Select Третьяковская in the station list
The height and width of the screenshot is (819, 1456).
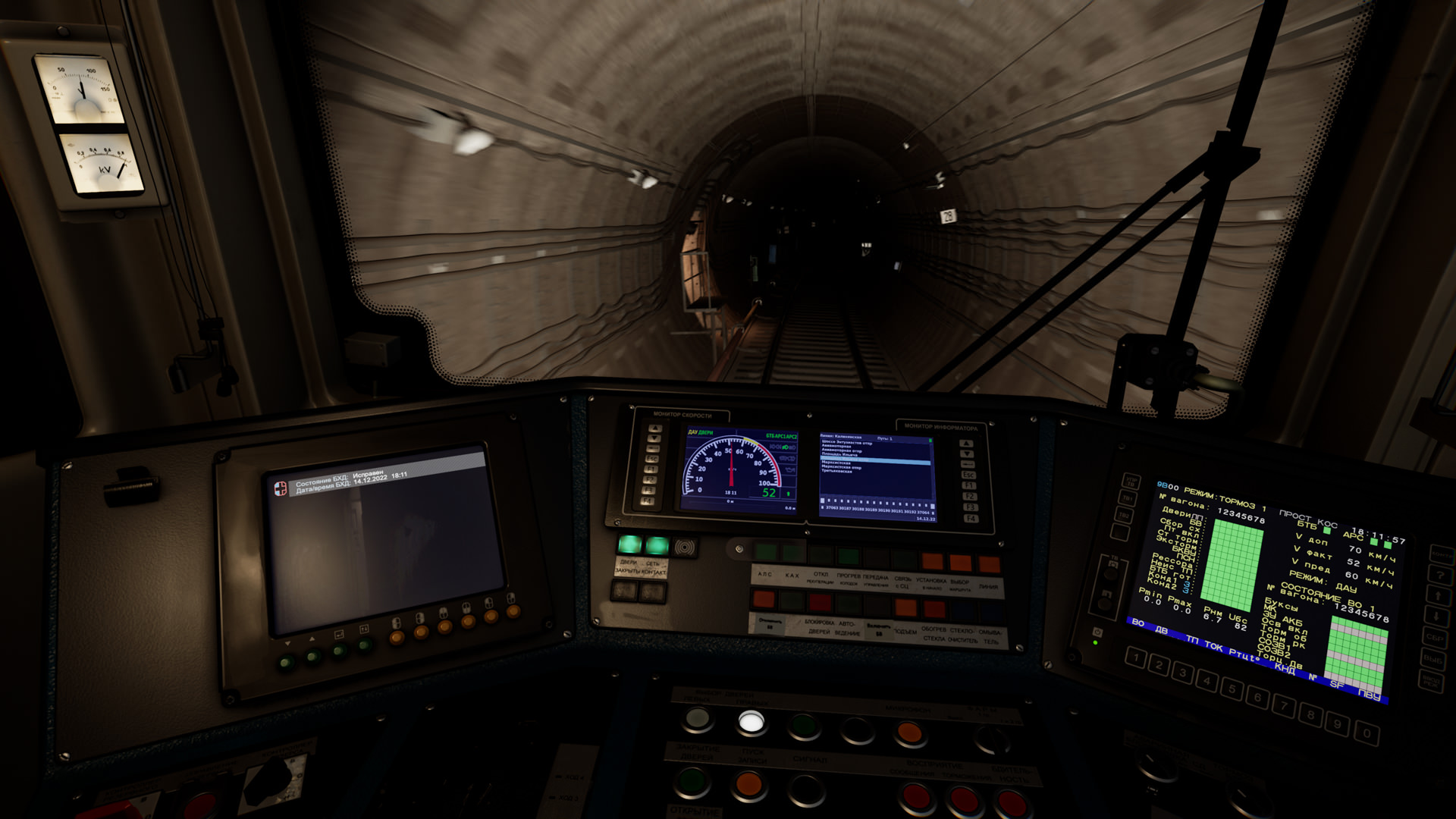838,472
